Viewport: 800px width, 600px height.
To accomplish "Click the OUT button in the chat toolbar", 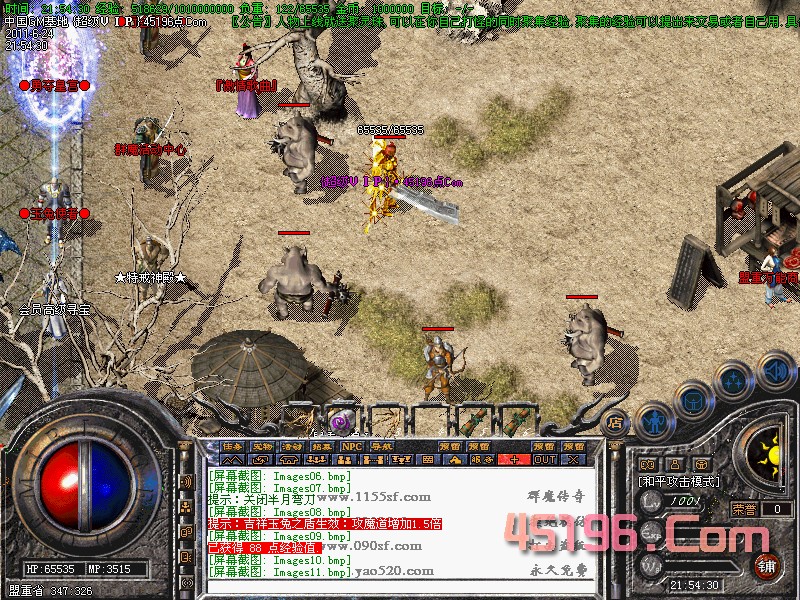I will click(544, 459).
